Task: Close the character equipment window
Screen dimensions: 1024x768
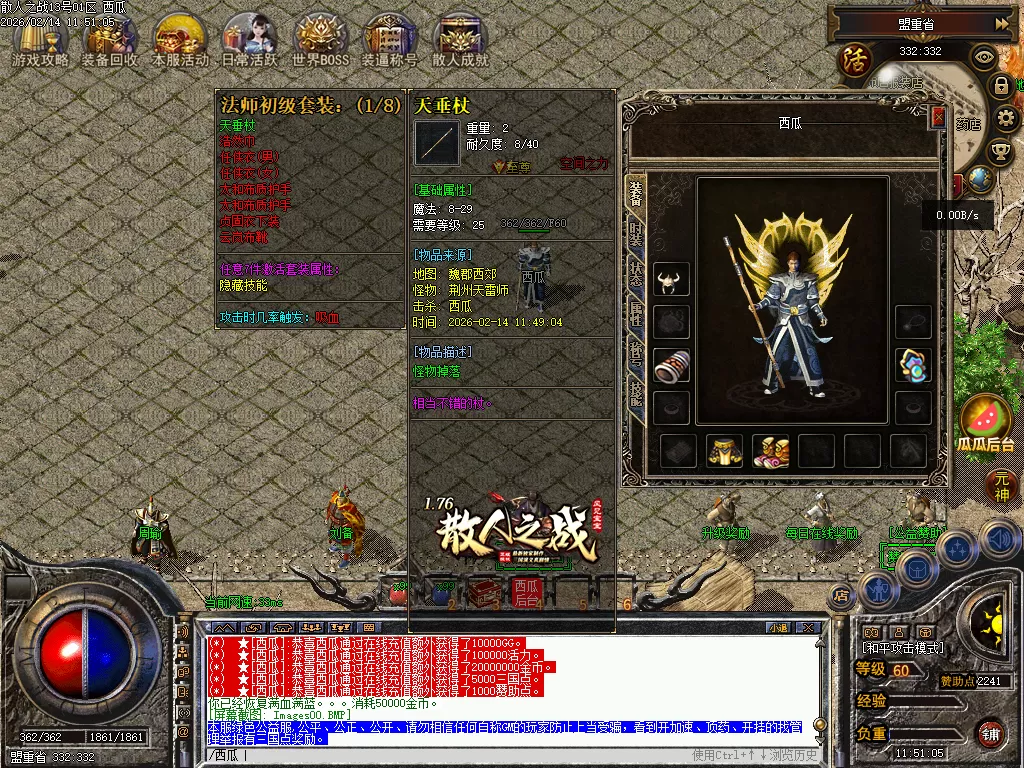Action: pyautogui.click(x=938, y=117)
